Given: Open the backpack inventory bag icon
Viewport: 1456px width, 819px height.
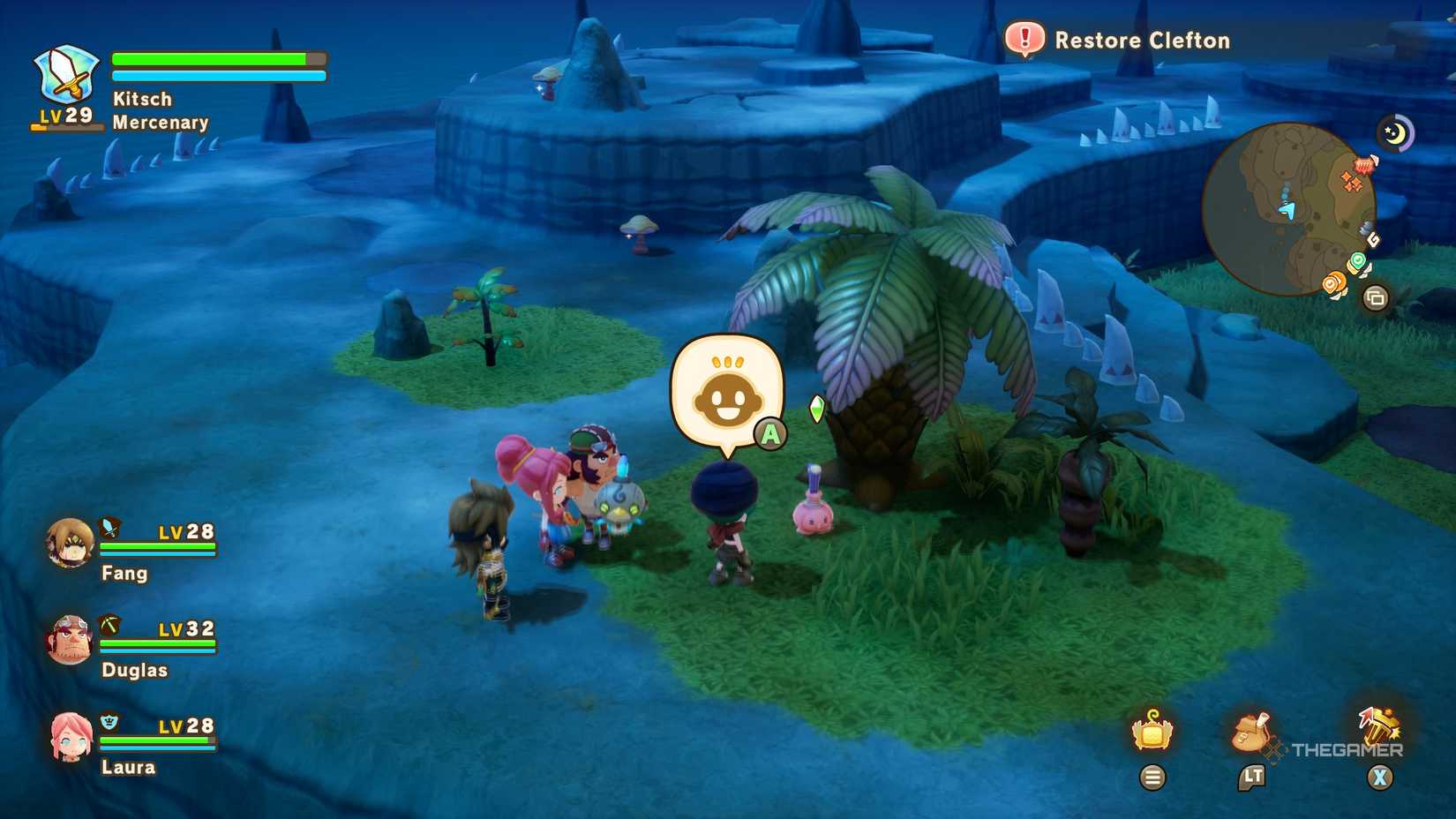Looking at the screenshot, I should coord(1250,731).
